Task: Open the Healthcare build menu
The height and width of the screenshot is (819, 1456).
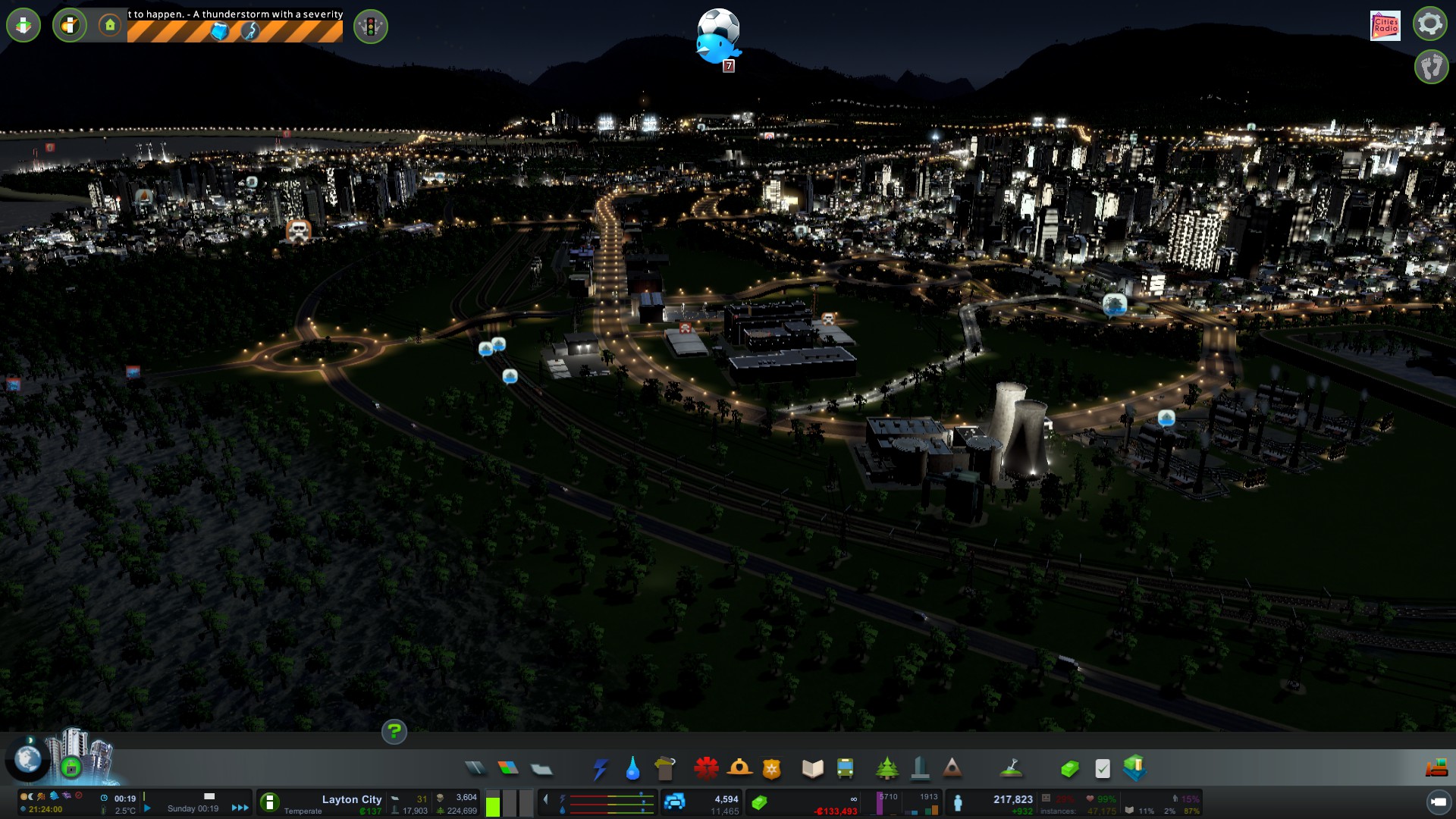Action: 706,769
